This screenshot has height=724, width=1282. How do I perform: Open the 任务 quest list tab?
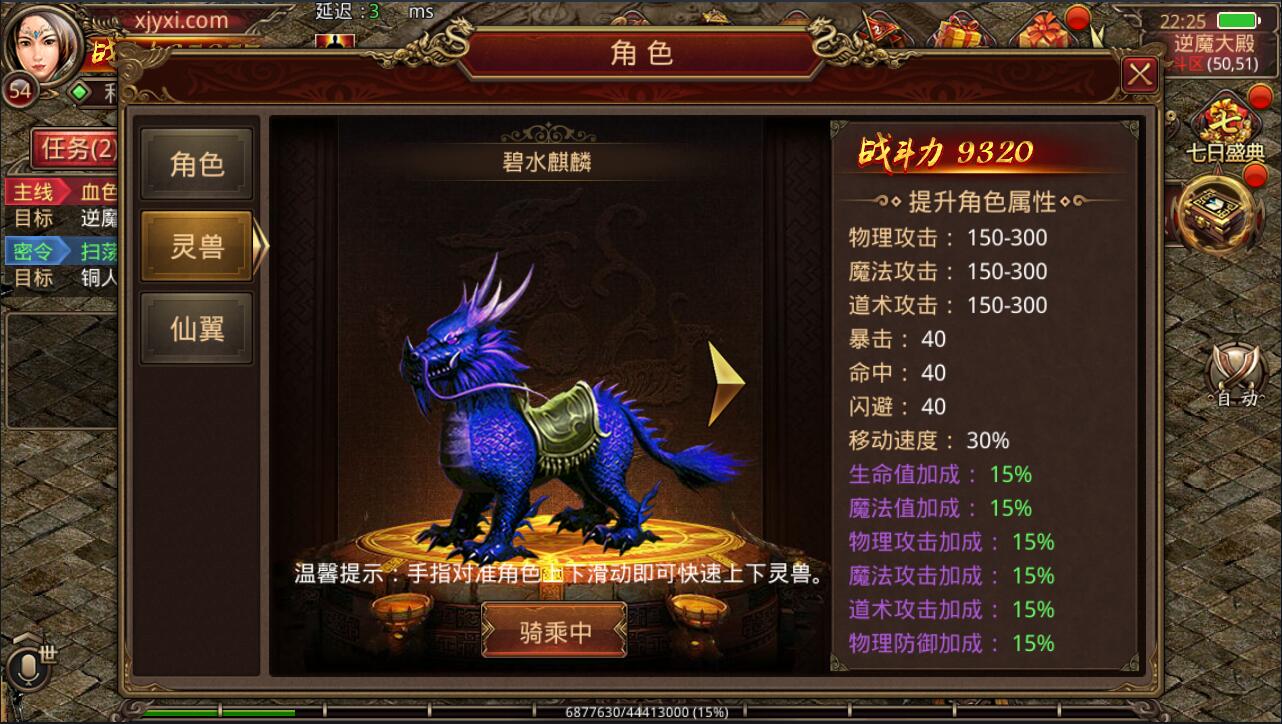78,150
